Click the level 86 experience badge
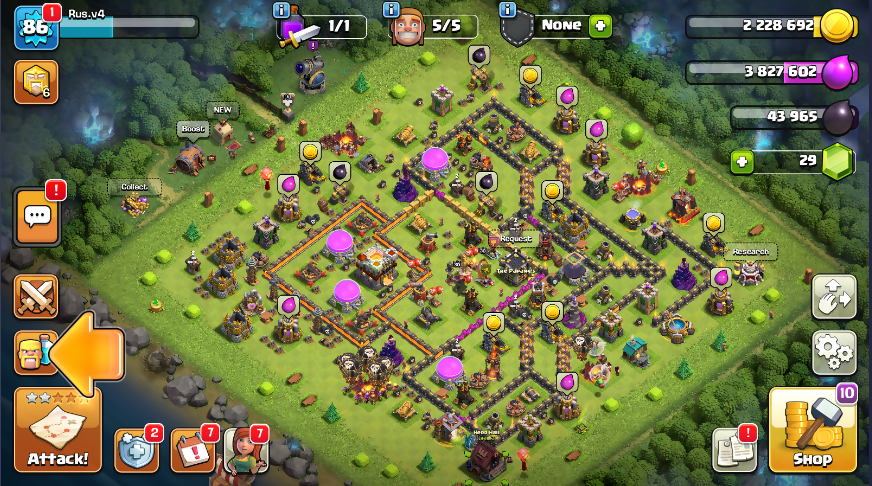Image resolution: width=872 pixels, height=486 pixels. tap(35, 27)
